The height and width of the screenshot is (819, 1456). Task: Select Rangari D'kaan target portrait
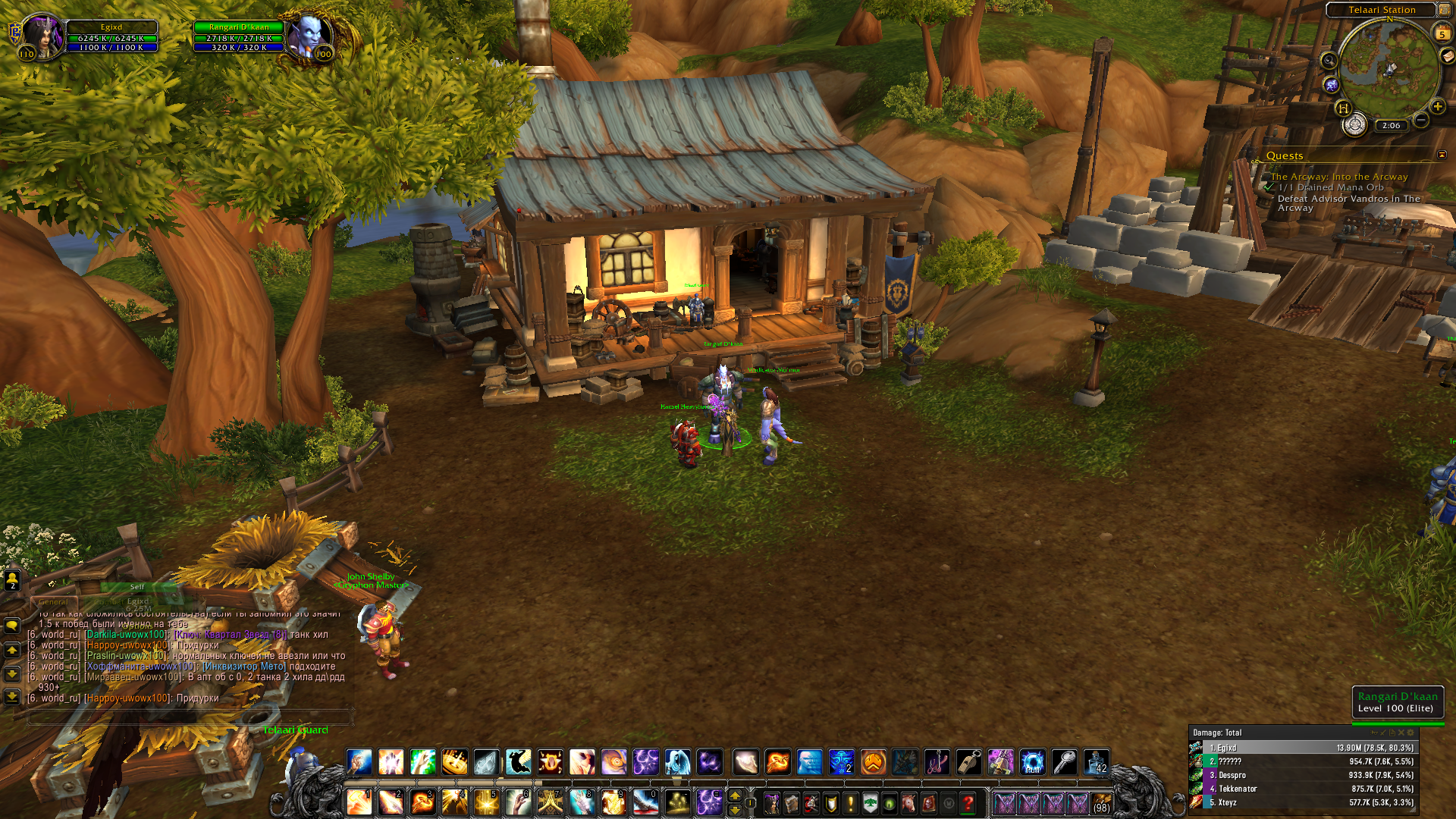point(309,36)
